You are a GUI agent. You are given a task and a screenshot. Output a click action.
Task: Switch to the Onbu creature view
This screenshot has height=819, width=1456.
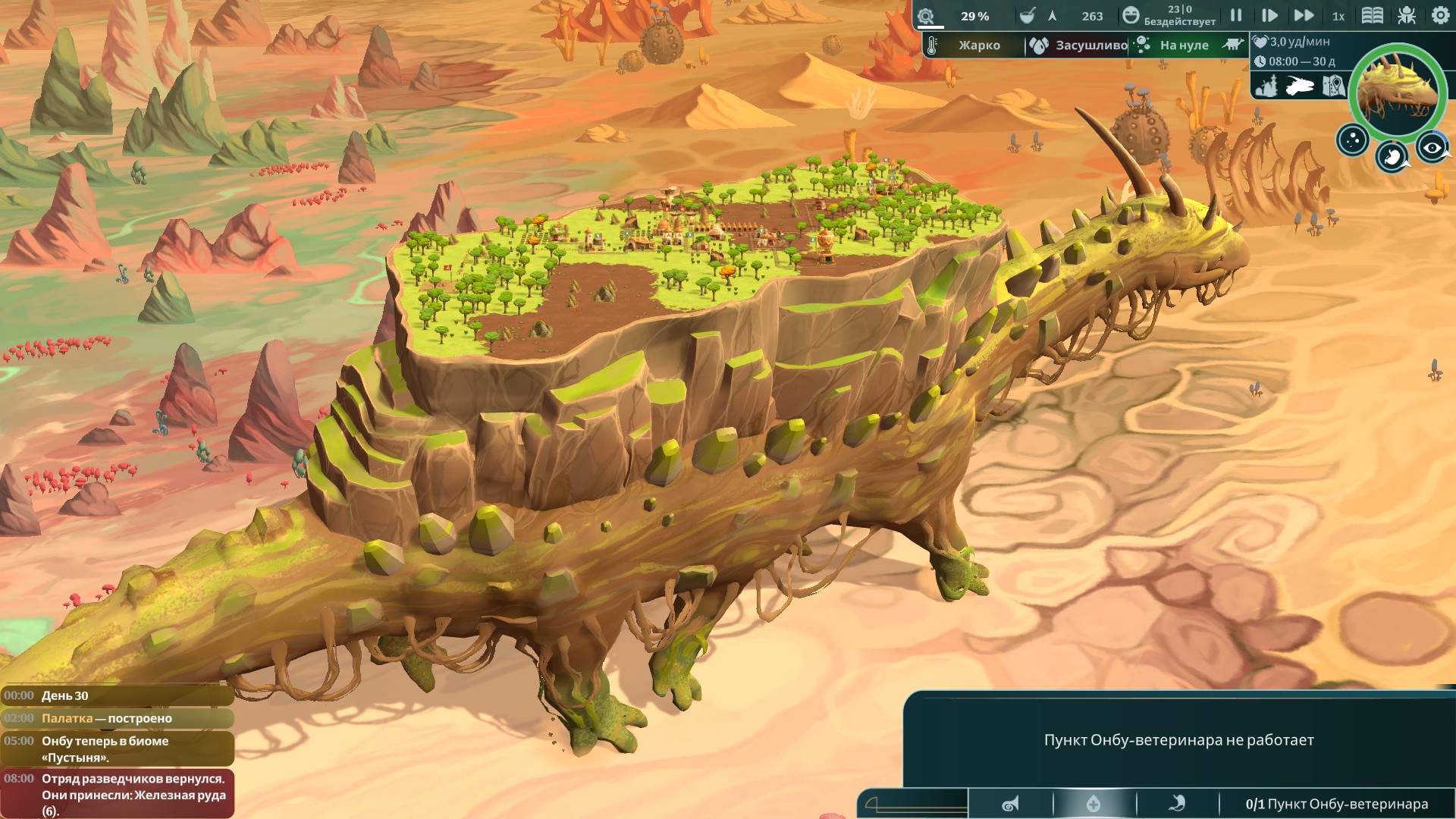coord(1299,86)
